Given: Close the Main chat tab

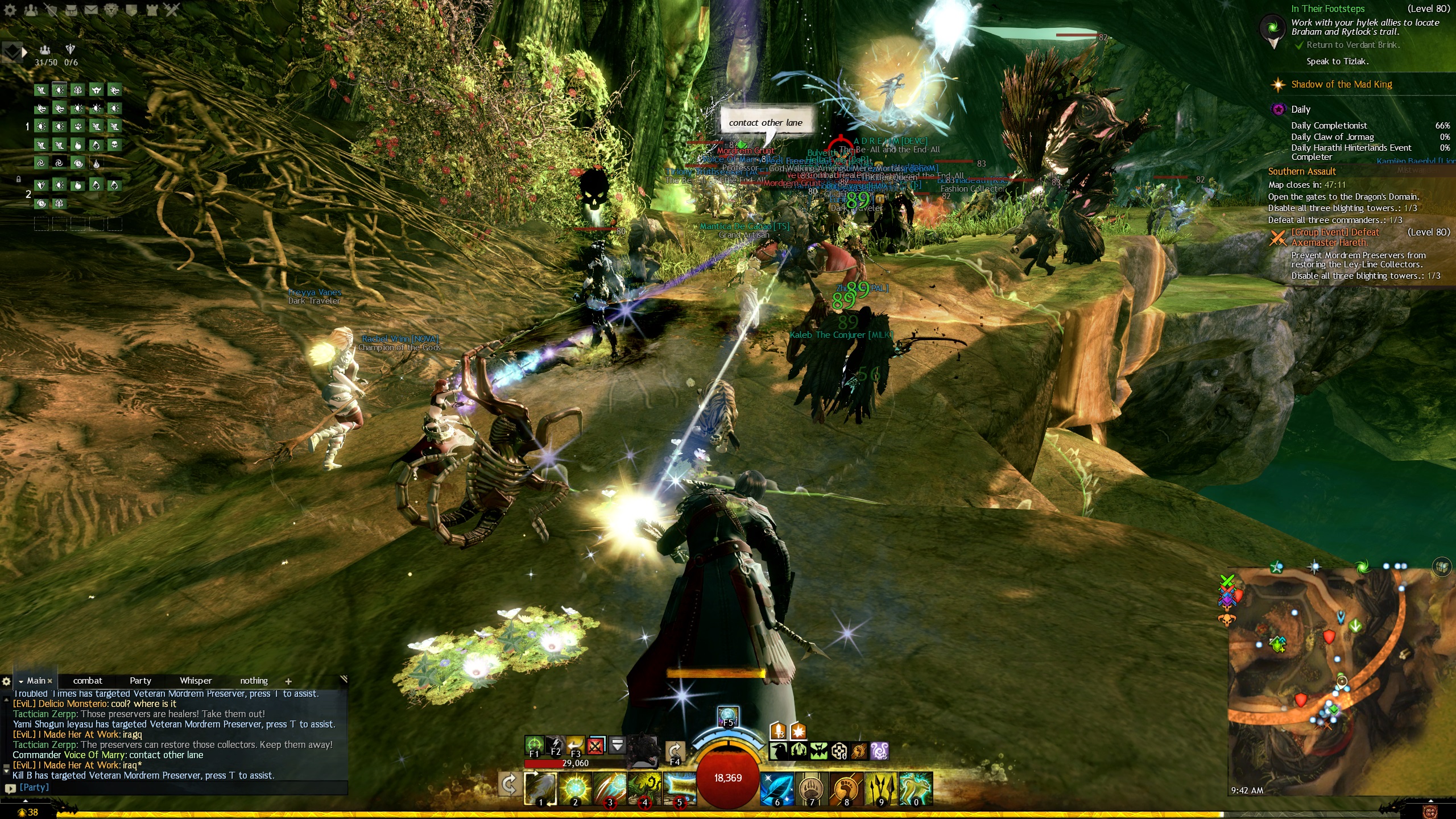Looking at the screenshot, I should [50, 681].
